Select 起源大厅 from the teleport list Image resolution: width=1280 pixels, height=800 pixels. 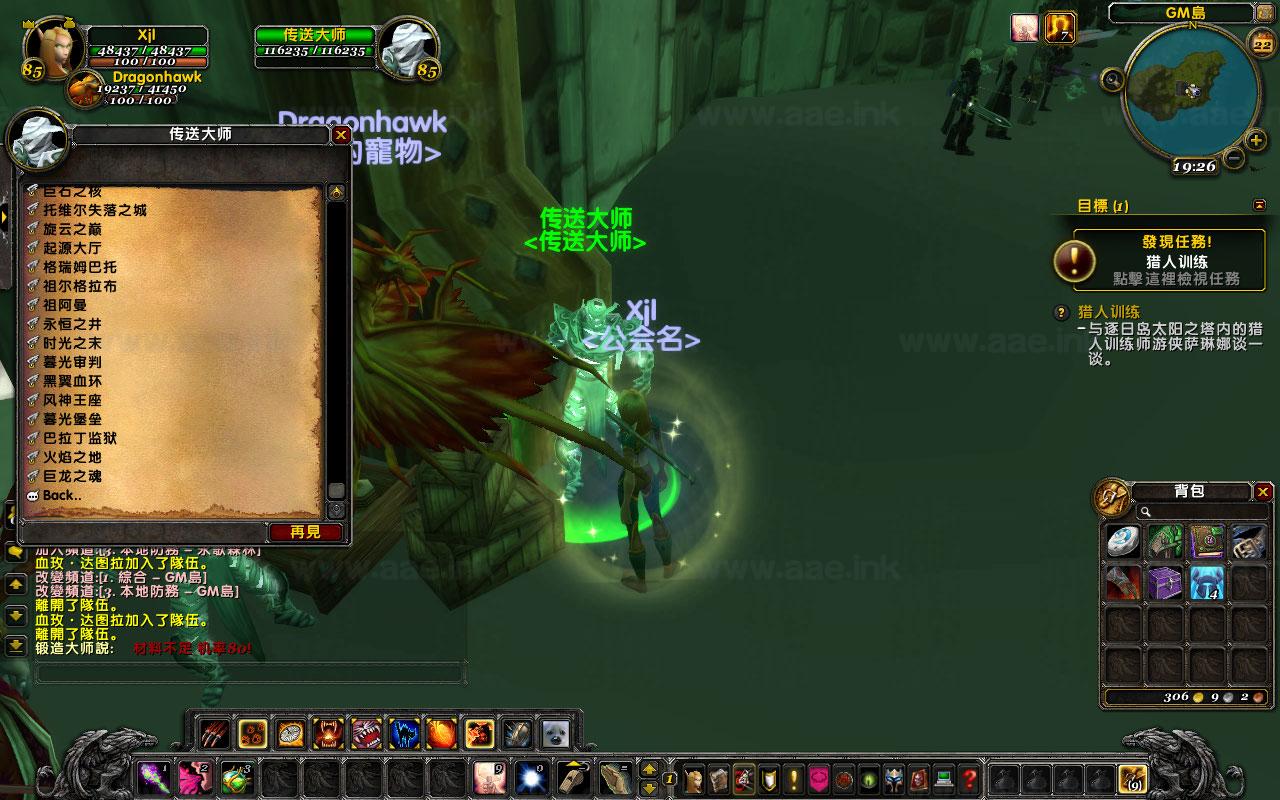point(72,248)
